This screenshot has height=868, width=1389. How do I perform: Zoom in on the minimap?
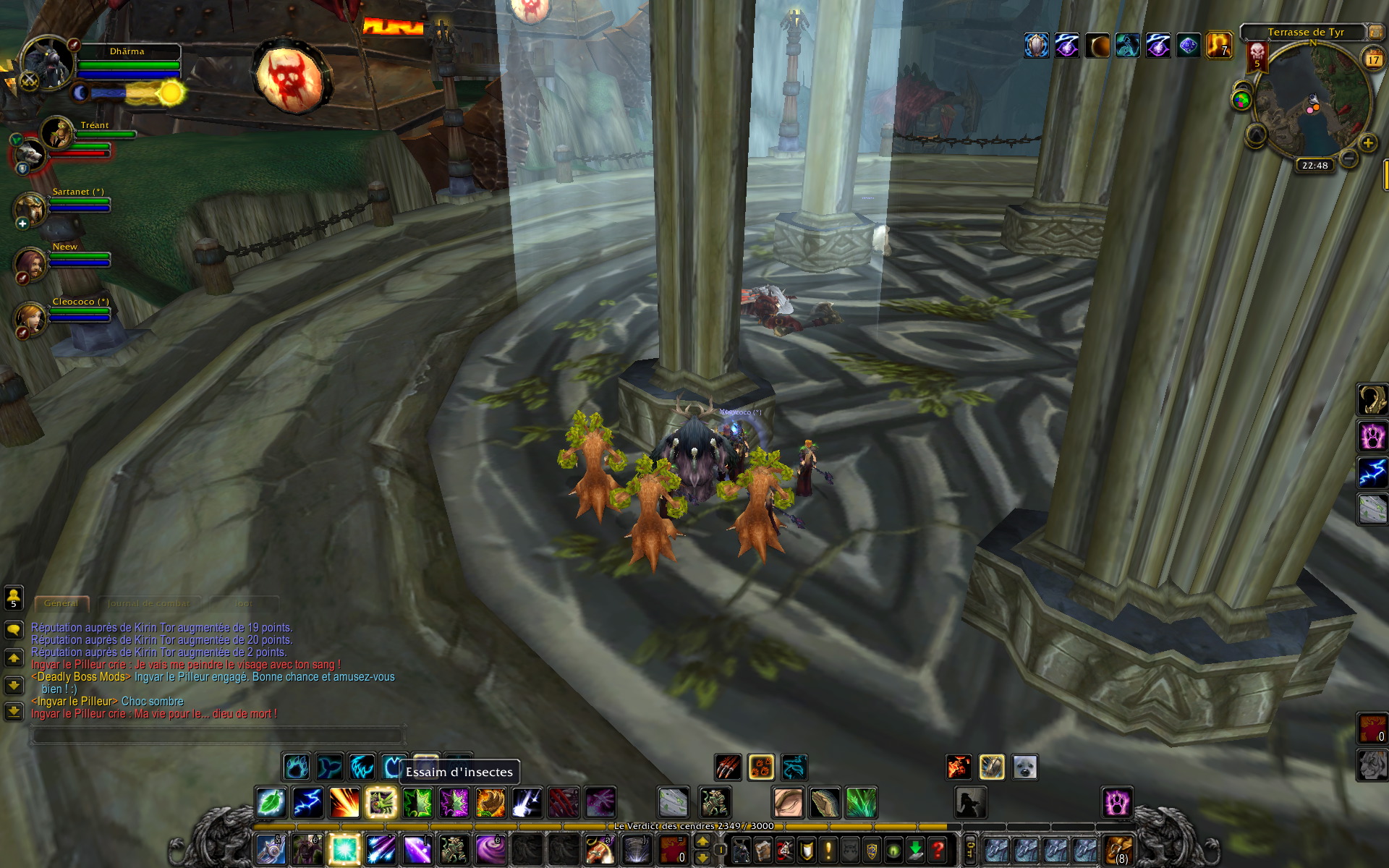point(1367,143)
